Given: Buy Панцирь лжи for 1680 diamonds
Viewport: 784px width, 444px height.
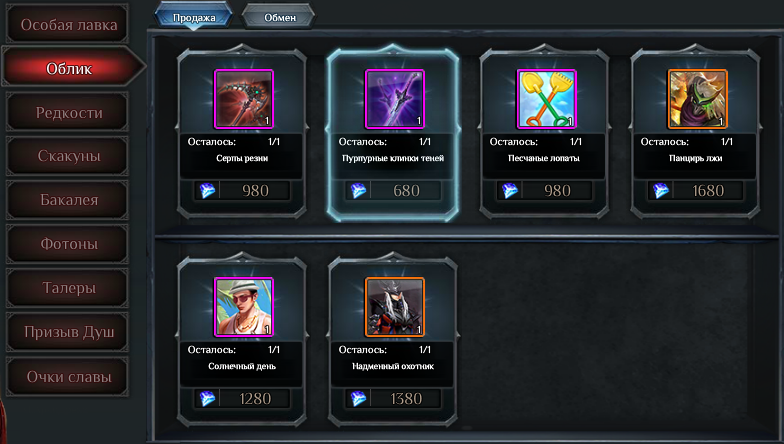Looking at the screenshot, I should tap(697, 191).
